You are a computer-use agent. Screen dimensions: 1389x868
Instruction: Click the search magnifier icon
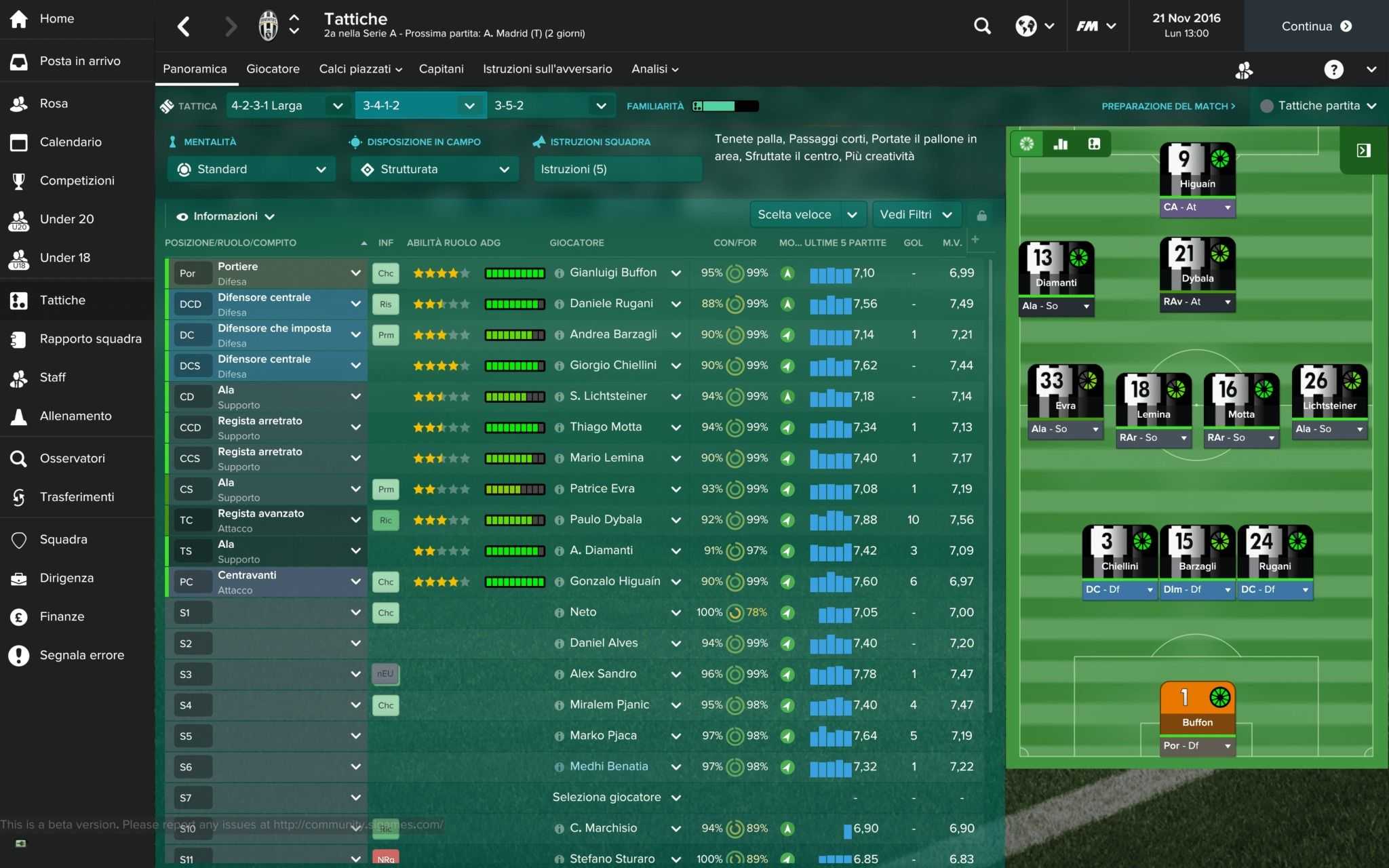982,26
